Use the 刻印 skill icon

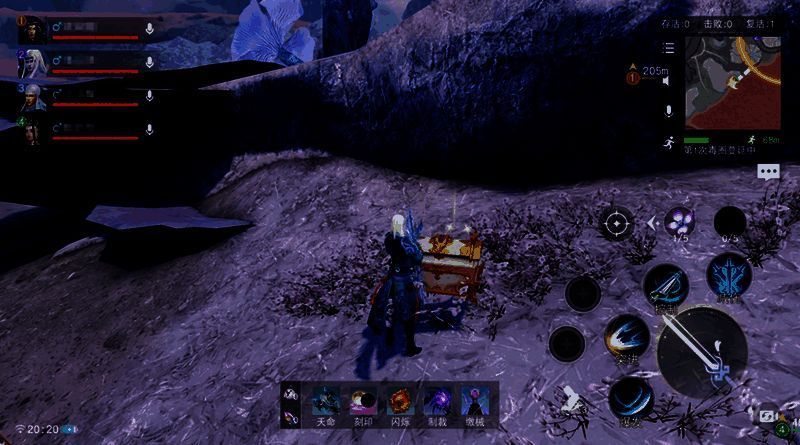pyautogui.click(x=363, y=402)
